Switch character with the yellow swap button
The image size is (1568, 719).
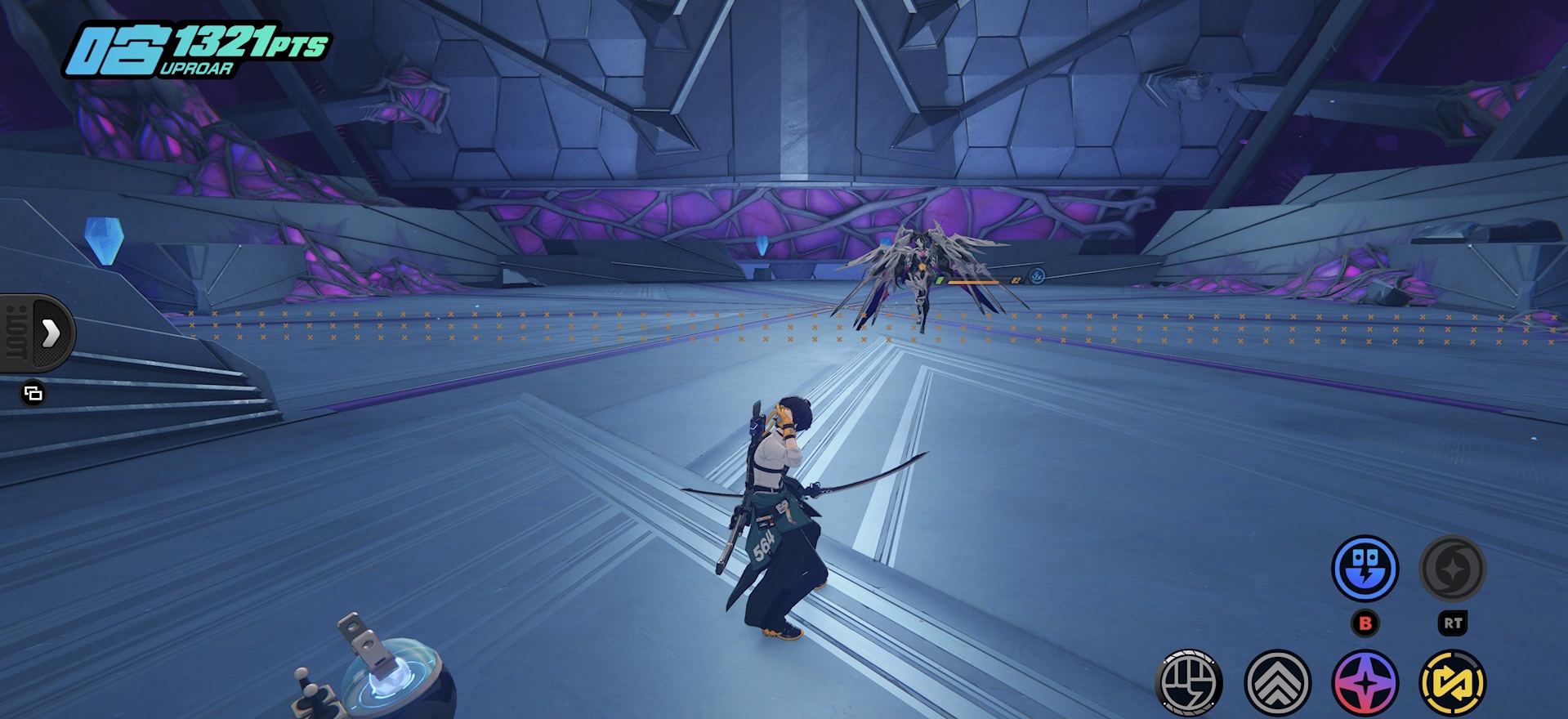point(1452,683)
